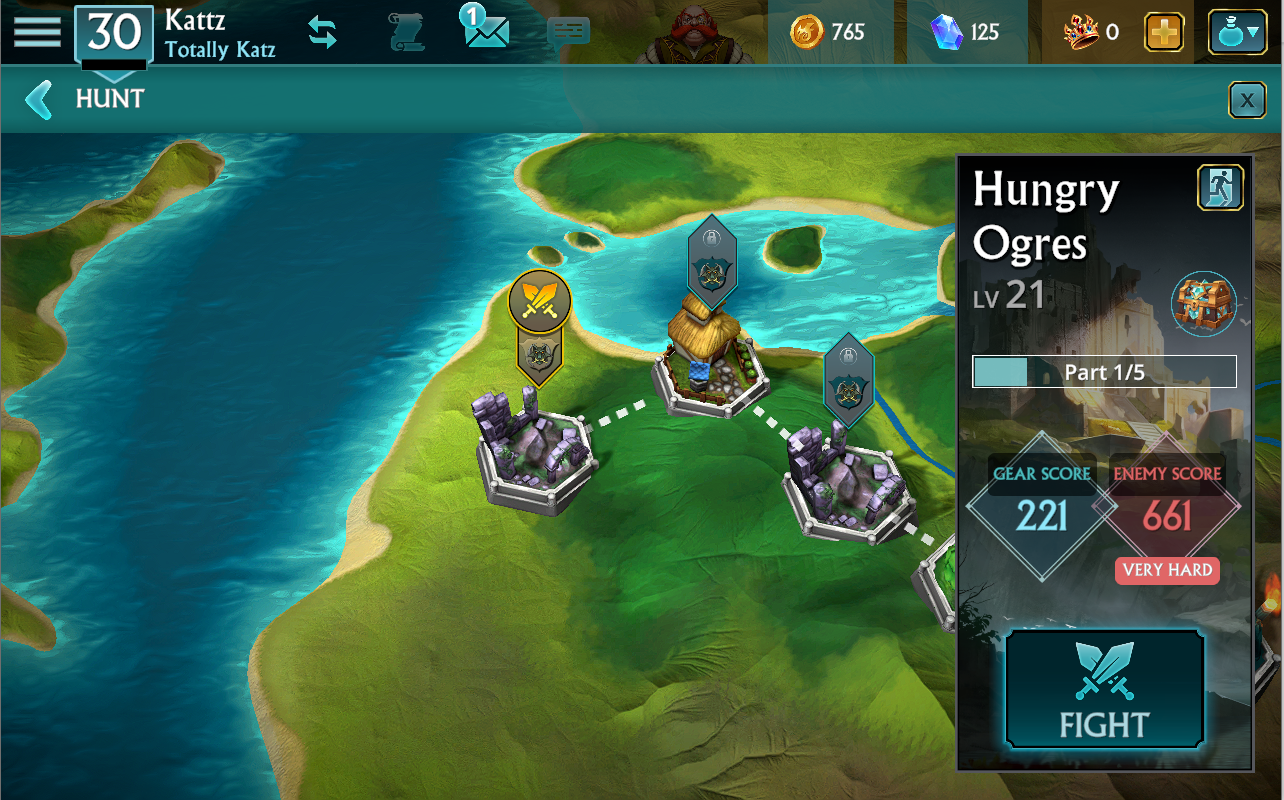
Task: Close the Hunt map with X
Action: pyautogui.click(x=1246, y=100)
